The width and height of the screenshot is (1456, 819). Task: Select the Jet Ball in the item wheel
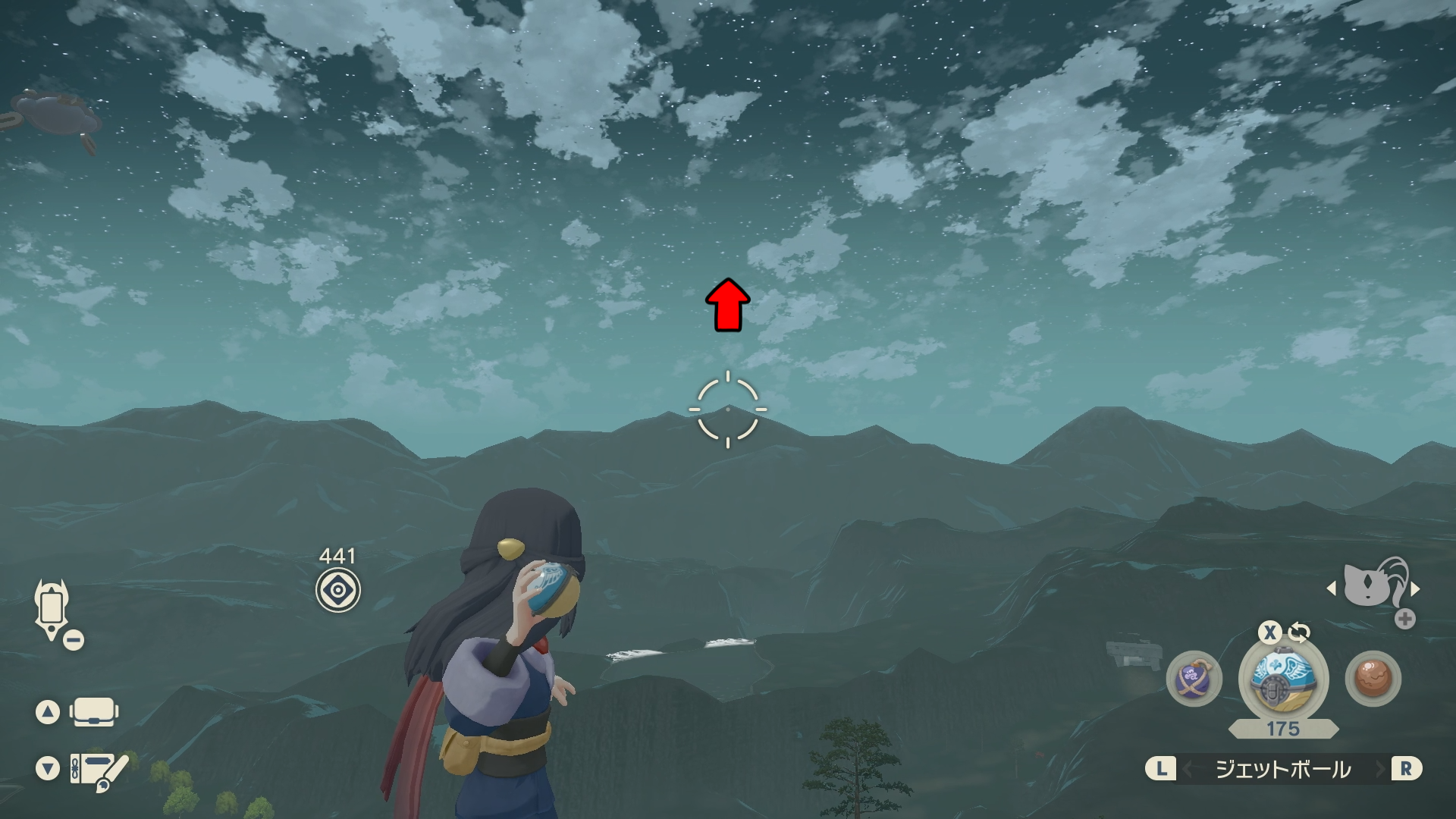pos(1282,679)
